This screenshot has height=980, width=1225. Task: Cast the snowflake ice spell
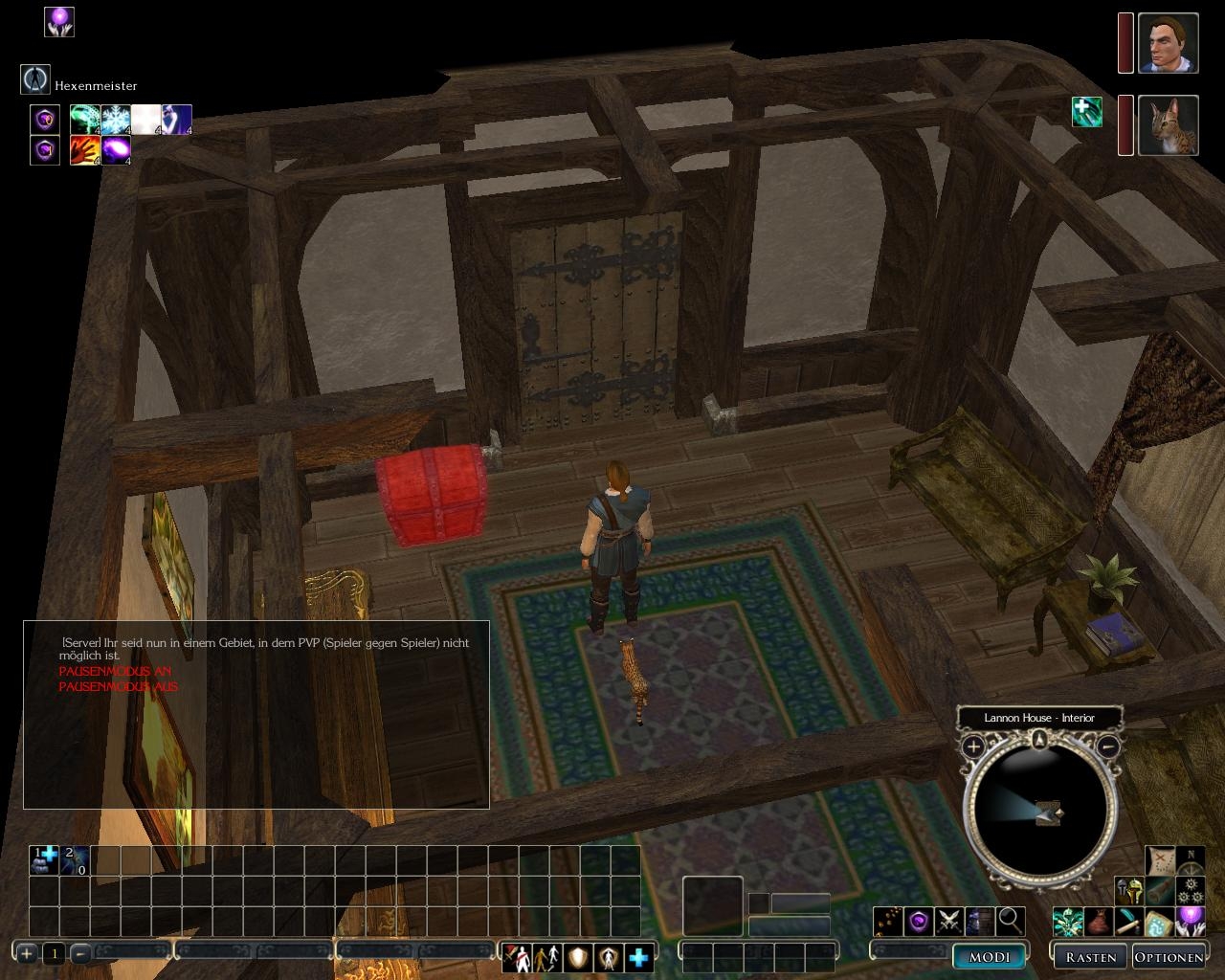tap(116, 119)
